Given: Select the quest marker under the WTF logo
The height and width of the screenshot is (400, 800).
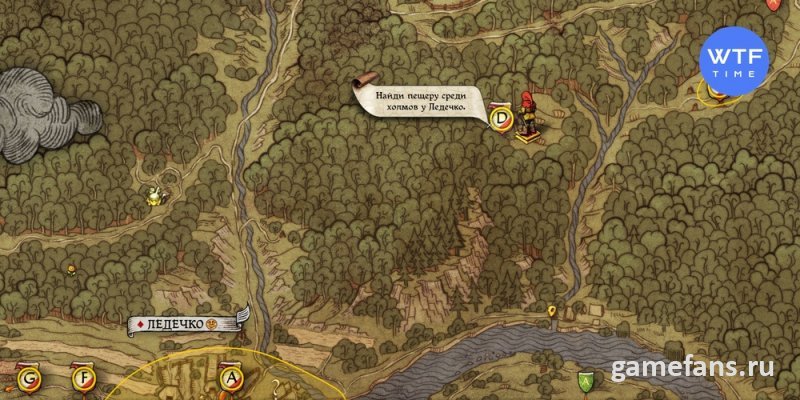Looking at the screenshot, I should pos(717,91).
